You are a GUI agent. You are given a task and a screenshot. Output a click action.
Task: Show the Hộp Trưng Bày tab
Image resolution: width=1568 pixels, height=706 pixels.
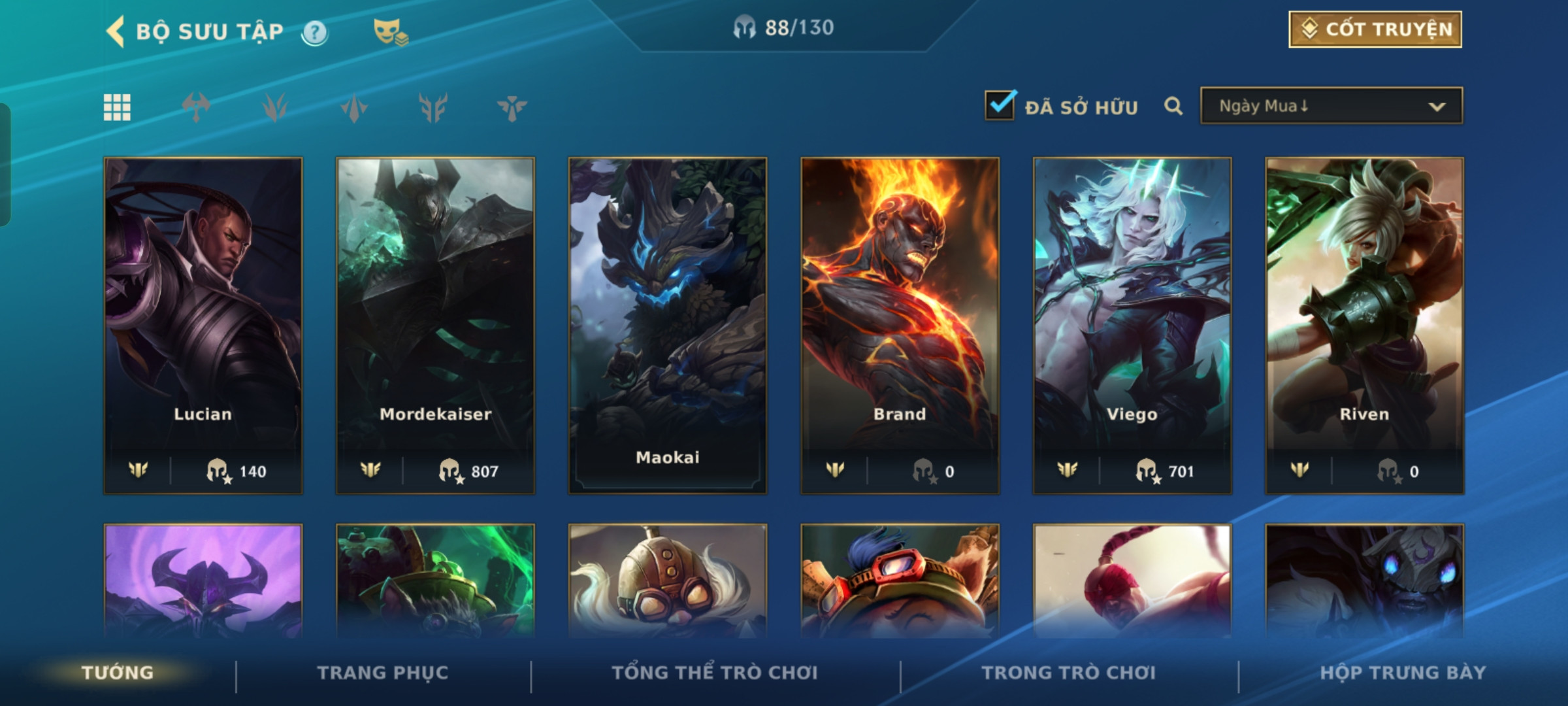[1403, 673]
